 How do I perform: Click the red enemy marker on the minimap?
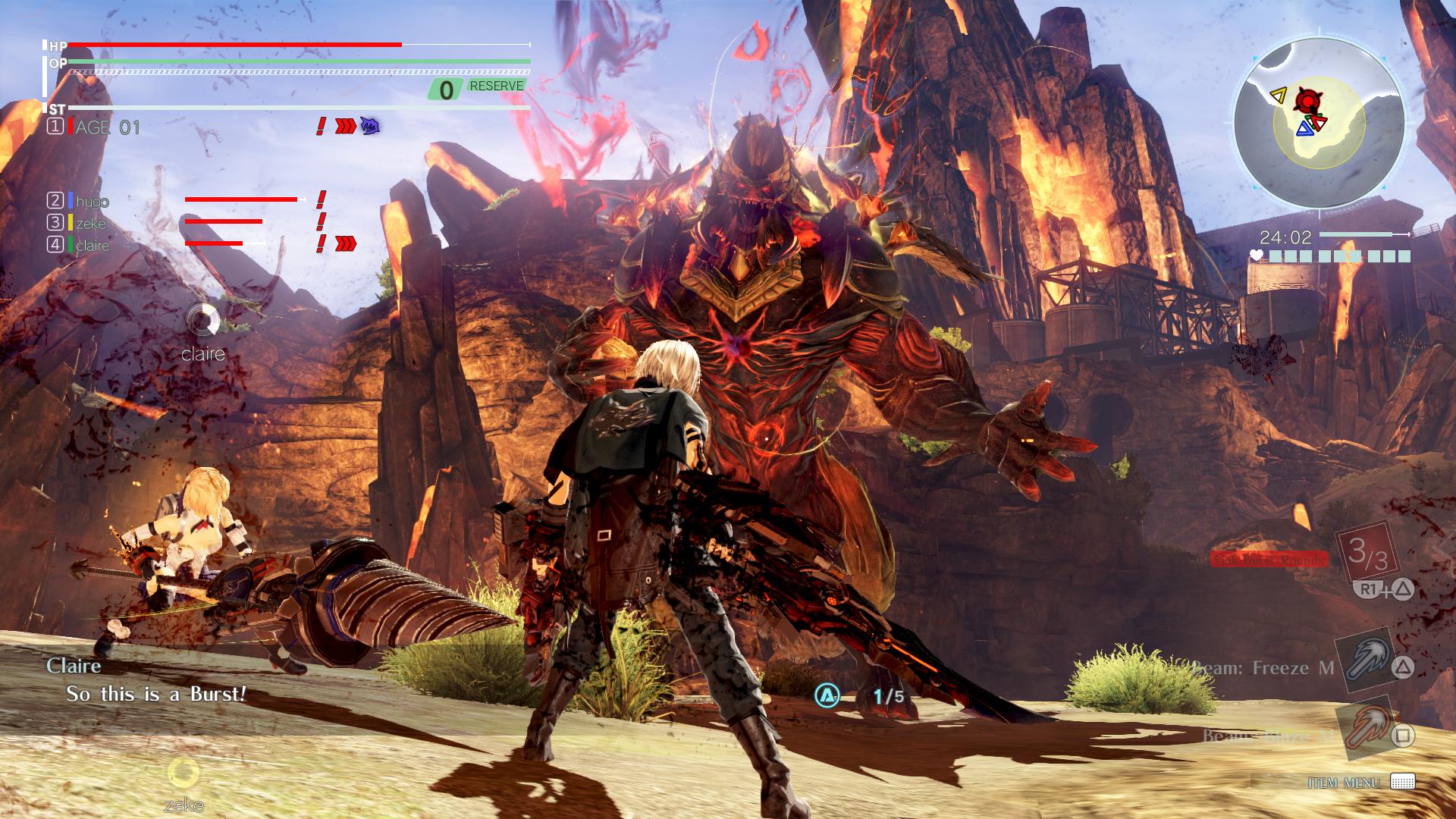tap(1308, 99)
